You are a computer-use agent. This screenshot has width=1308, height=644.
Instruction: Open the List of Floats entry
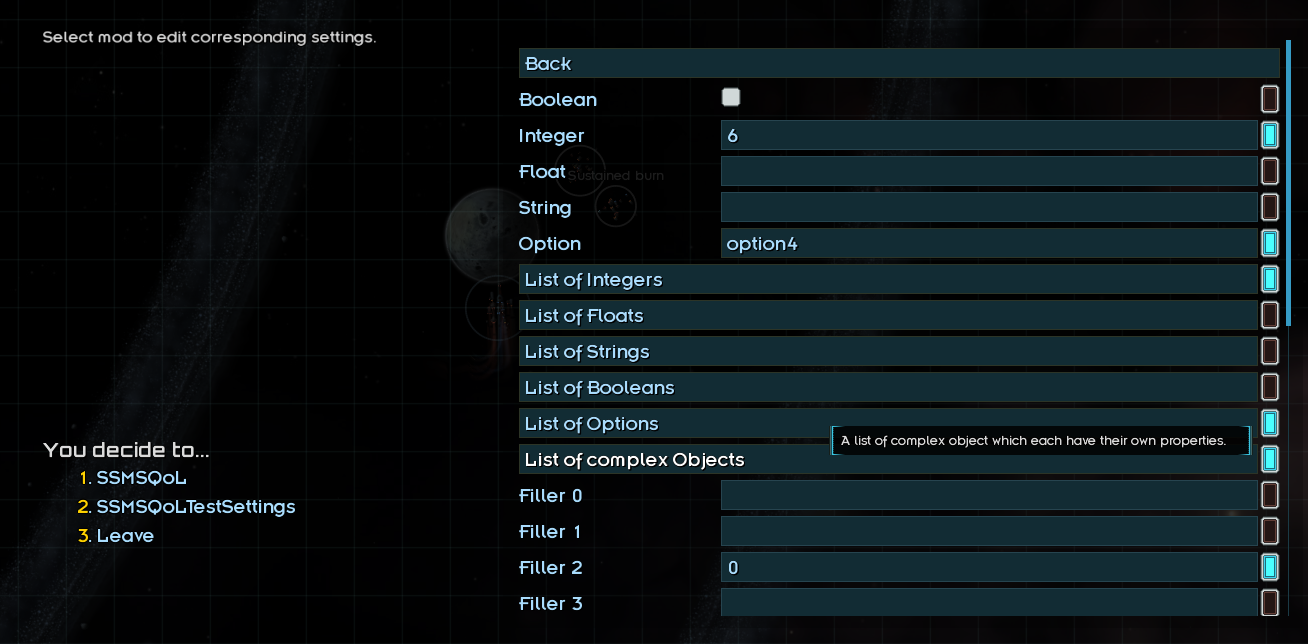[x=888, y=315]
